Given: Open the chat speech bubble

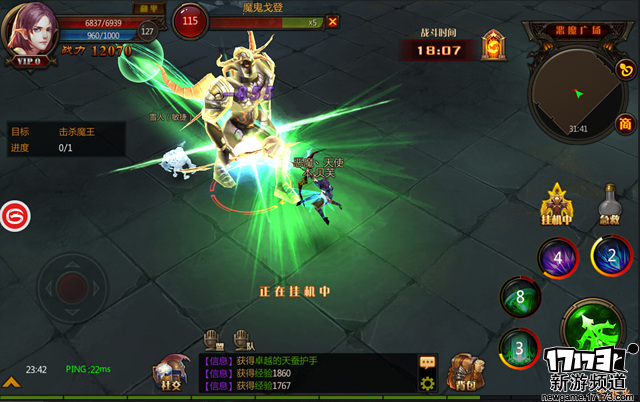Looking at the screenshot, I should [x=427, y=361].
